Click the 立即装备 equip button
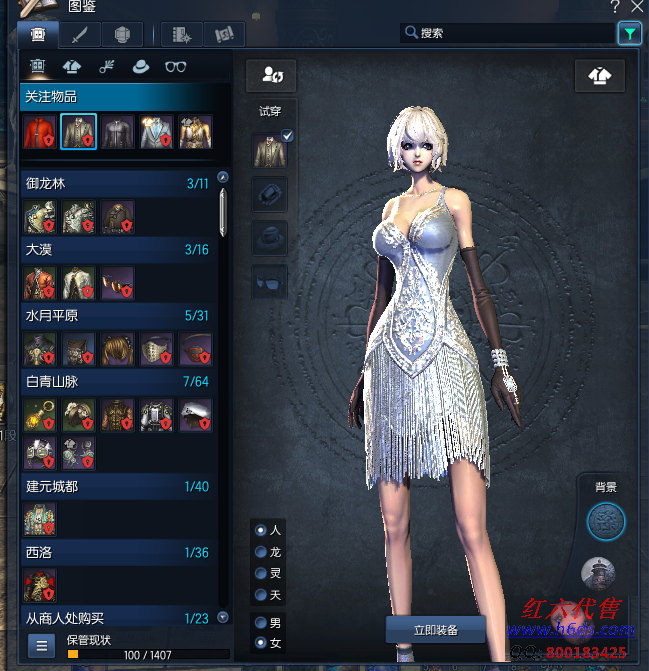 435,629
